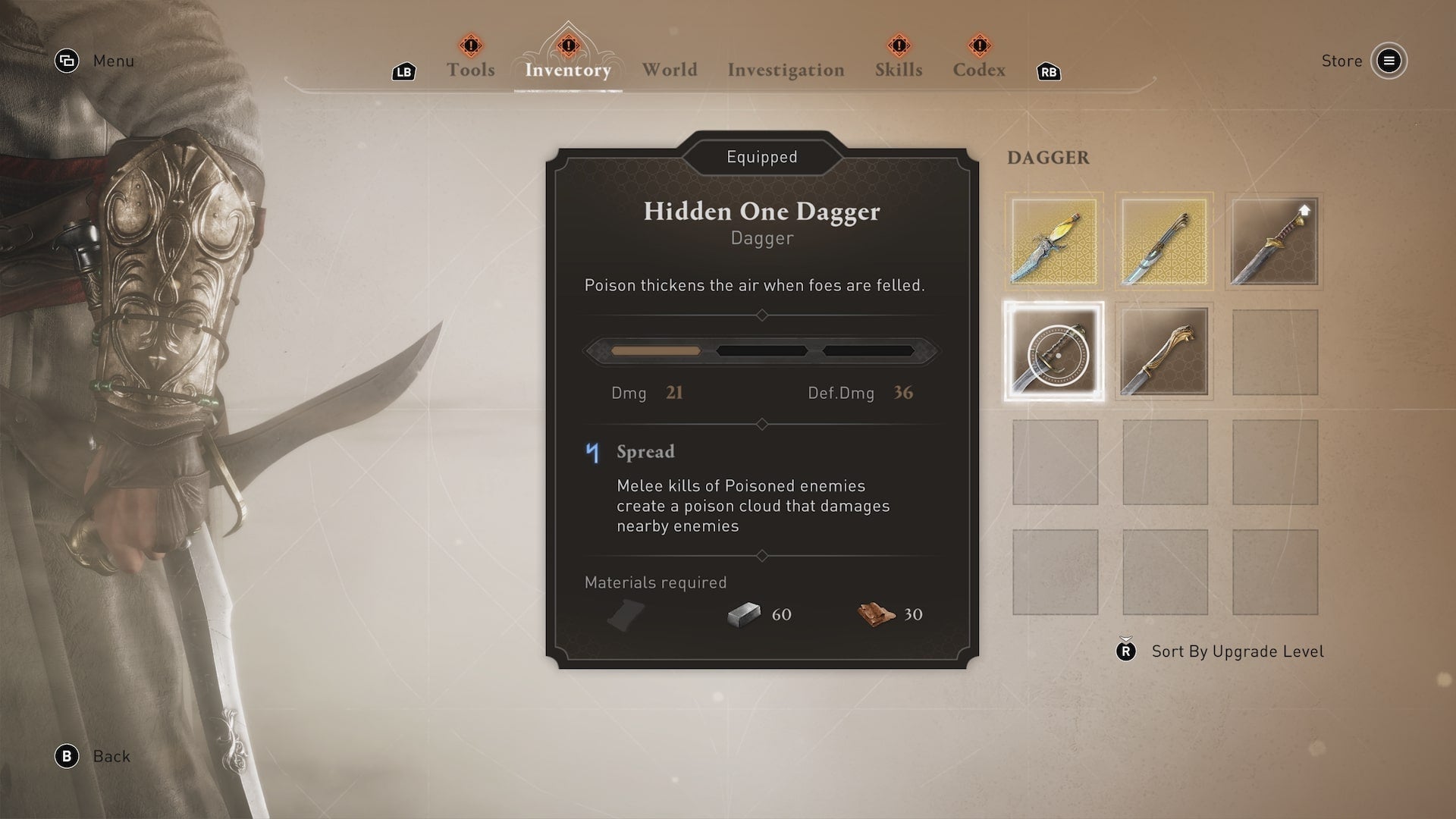The height and width of the screenshot is (819, 1456).
Task: Click the Tools tab alert badge
Action: 470,45
